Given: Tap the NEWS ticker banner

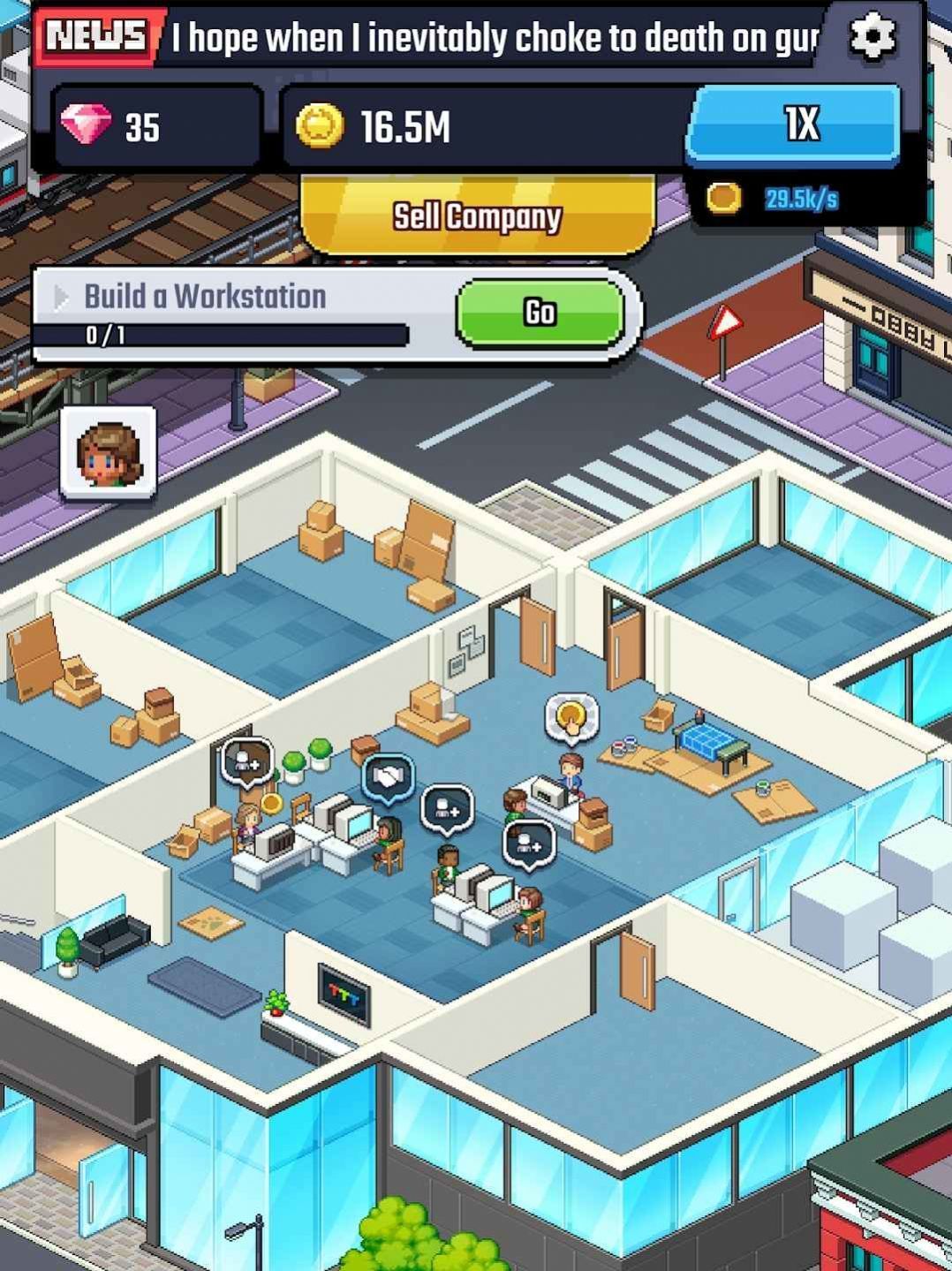Looking at the screenshot, I should tap(424, 38).
